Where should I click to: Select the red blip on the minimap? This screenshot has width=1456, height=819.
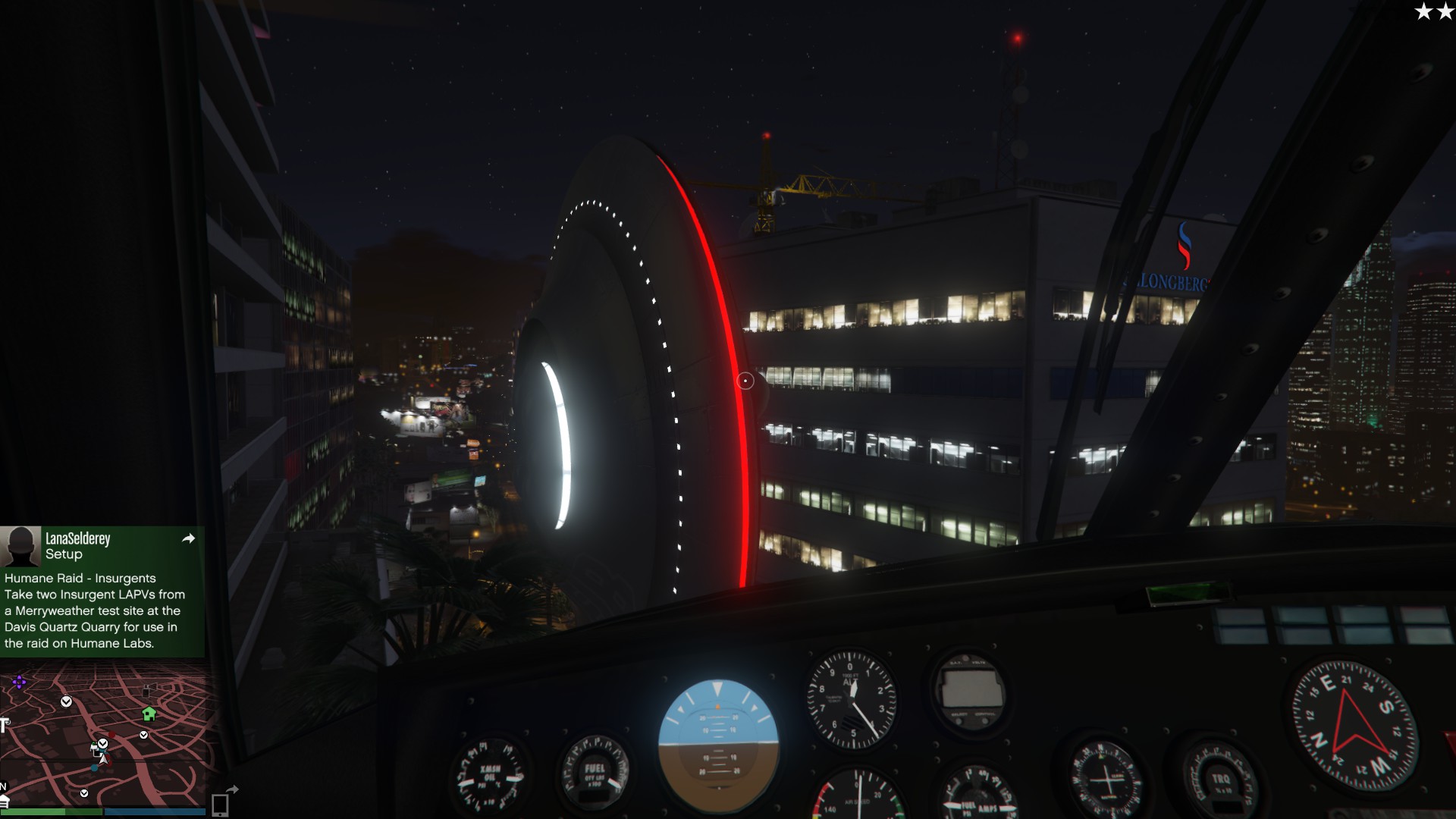point(111,736)
